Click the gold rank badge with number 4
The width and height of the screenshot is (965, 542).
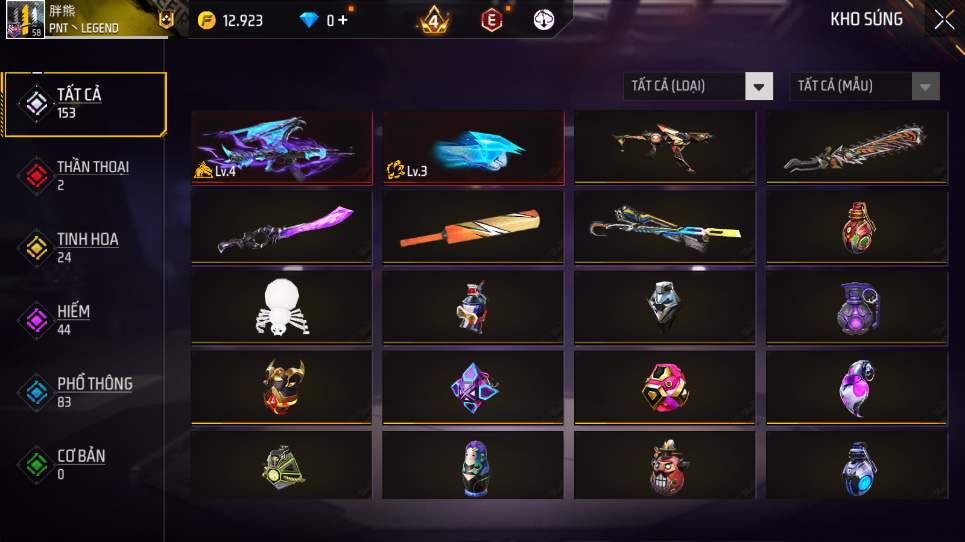click(x=434, y=20)
